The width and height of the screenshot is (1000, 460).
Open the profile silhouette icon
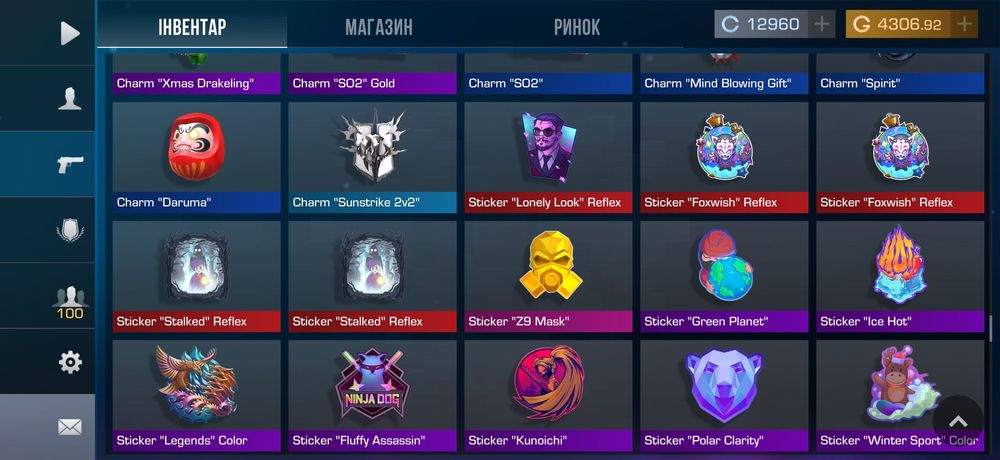click(69, 98)
